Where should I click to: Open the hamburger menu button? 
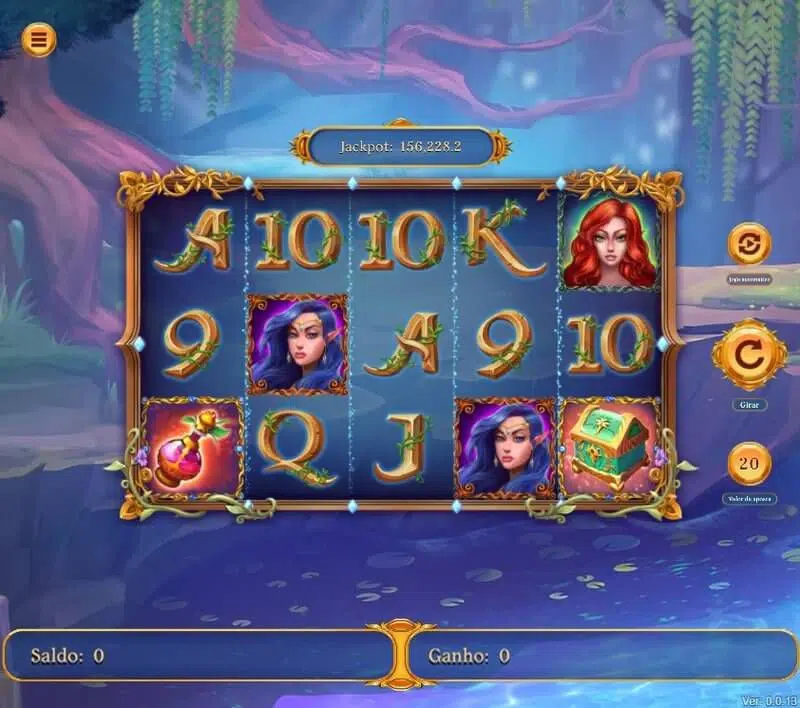[39, 39]
